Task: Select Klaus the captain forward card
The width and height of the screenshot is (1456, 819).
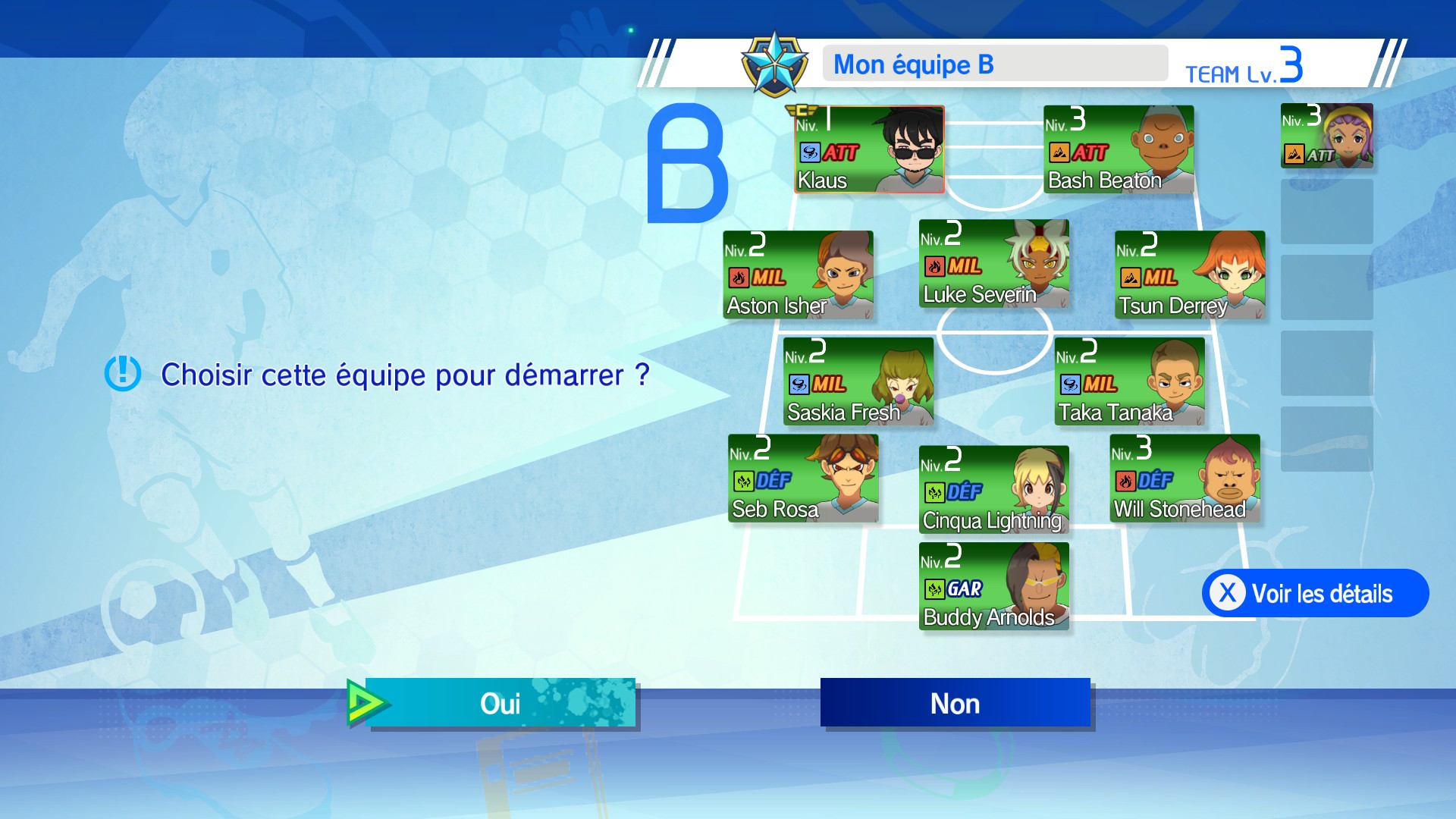Action: tap(869, 149)
